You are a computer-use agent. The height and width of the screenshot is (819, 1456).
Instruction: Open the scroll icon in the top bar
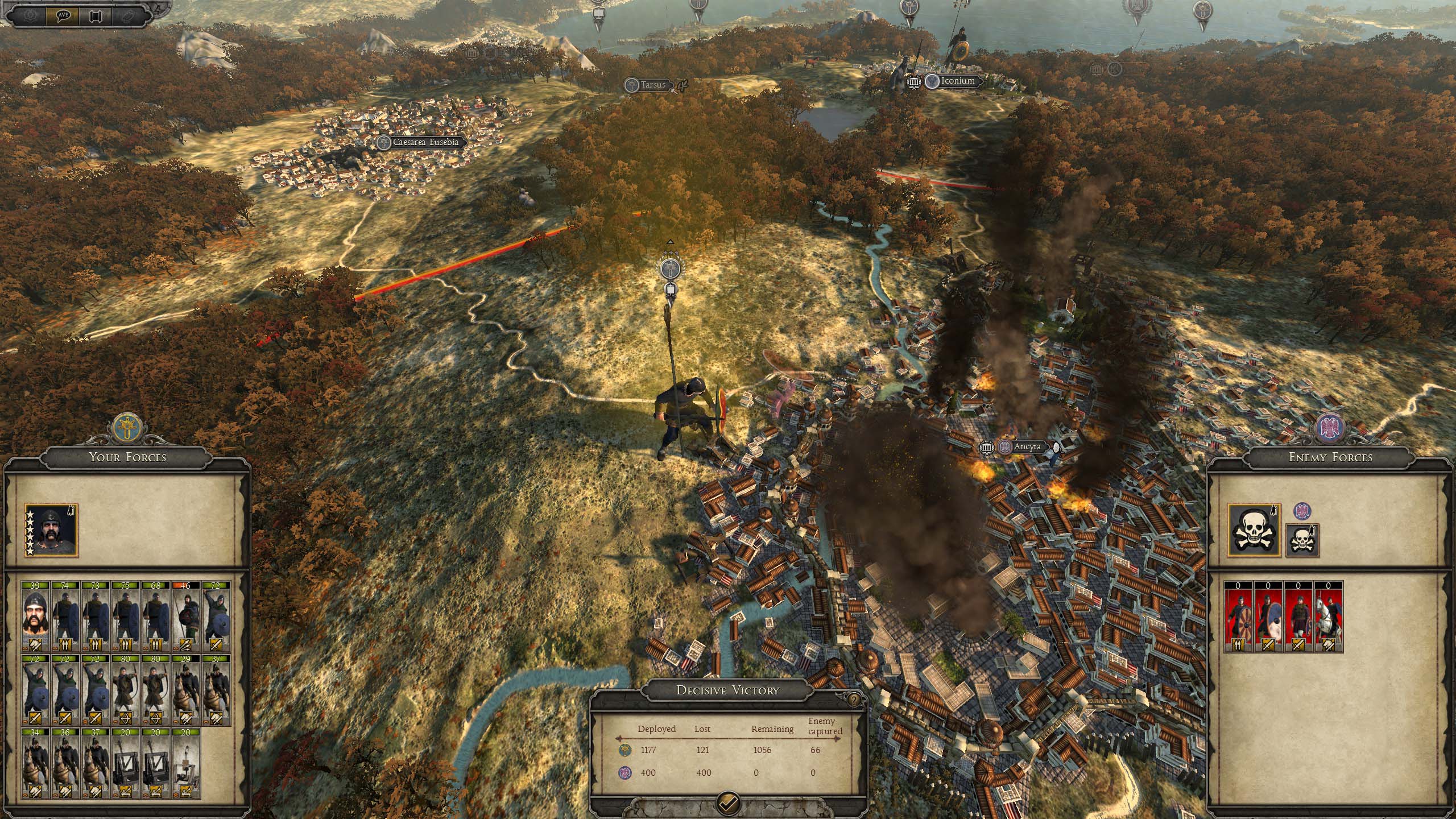click(x=96, y=15)
